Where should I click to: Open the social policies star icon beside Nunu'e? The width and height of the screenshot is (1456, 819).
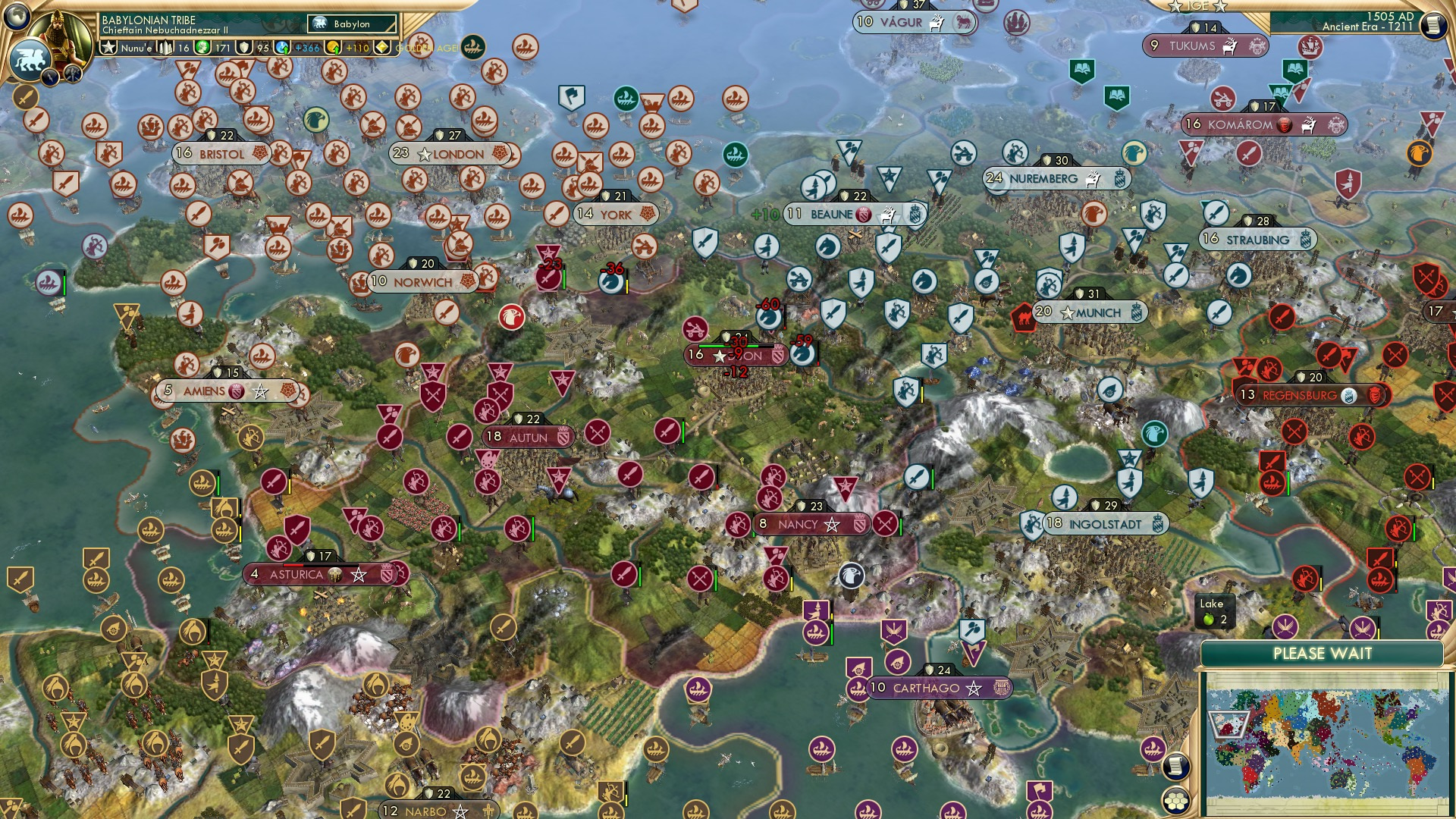109,47
